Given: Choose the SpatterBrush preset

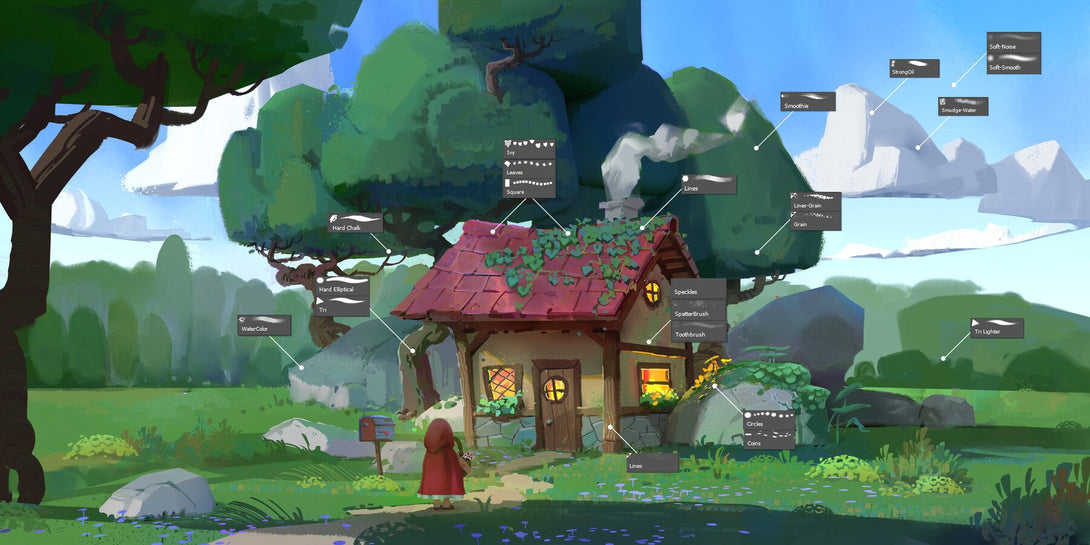Looking at the screenshot, I should (x=697, y=311).
